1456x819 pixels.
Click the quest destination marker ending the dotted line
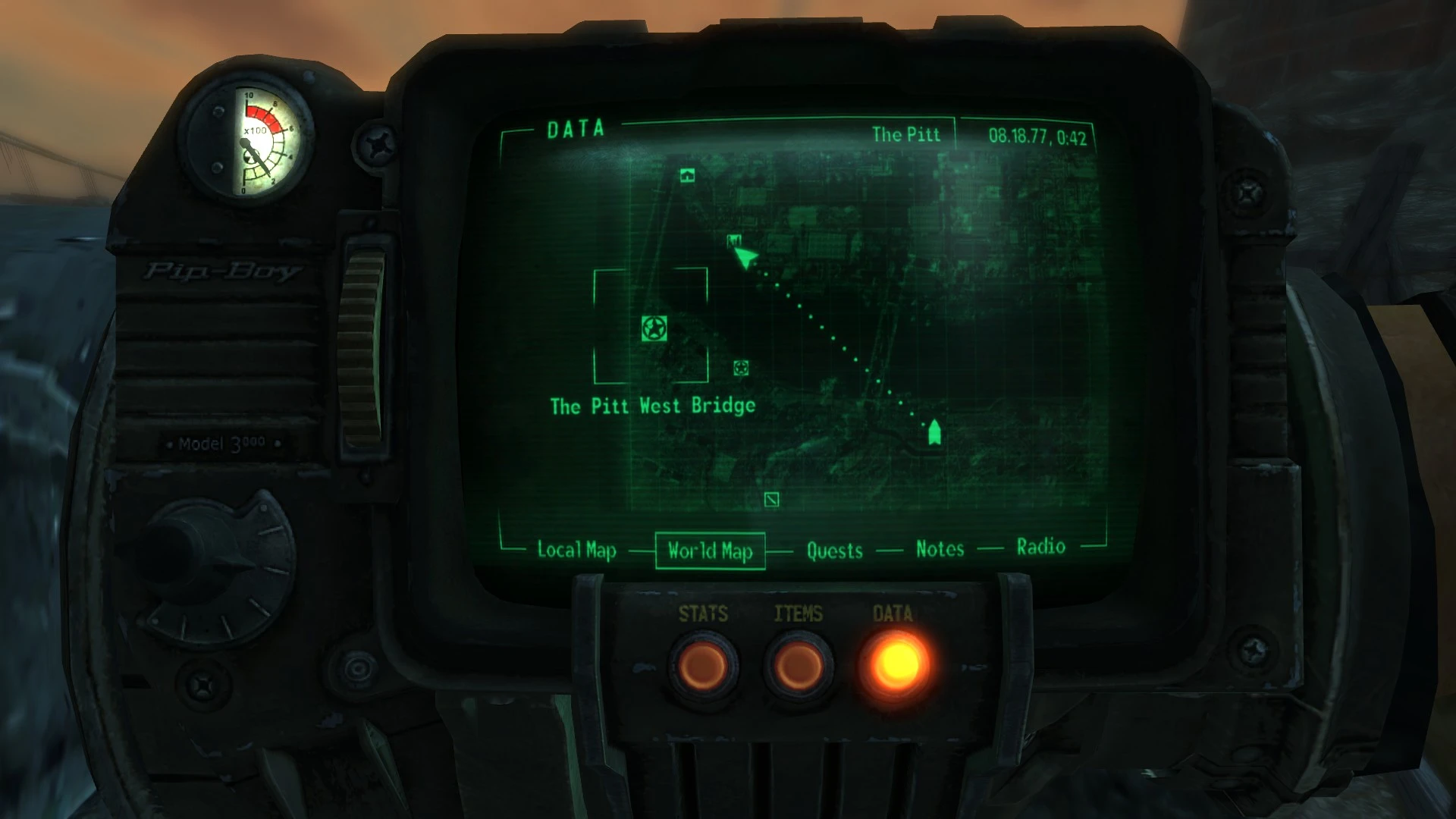(x=934, y=432)
